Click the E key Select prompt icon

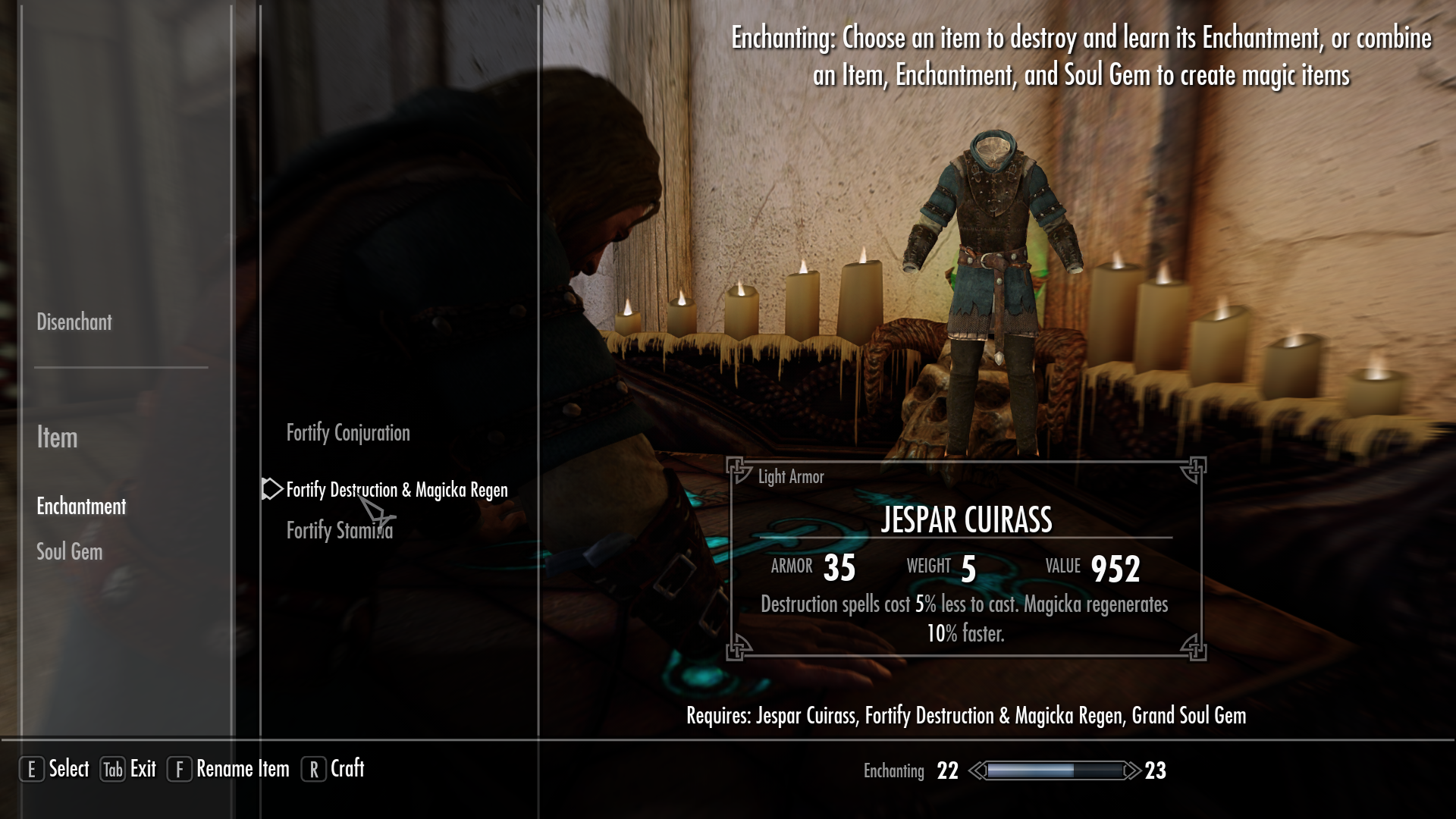(32, 769)
